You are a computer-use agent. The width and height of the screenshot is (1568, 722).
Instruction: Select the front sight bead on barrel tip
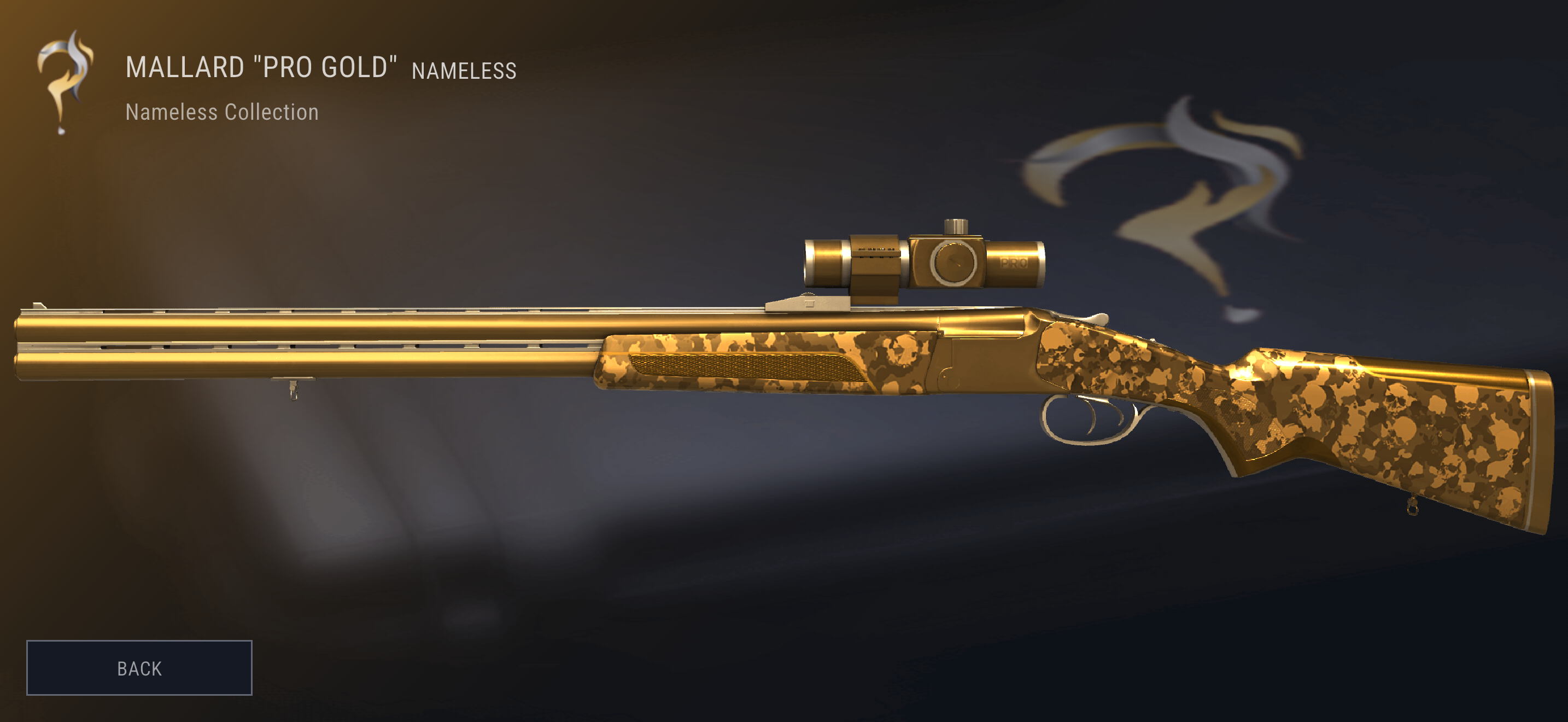click(38, 304)
